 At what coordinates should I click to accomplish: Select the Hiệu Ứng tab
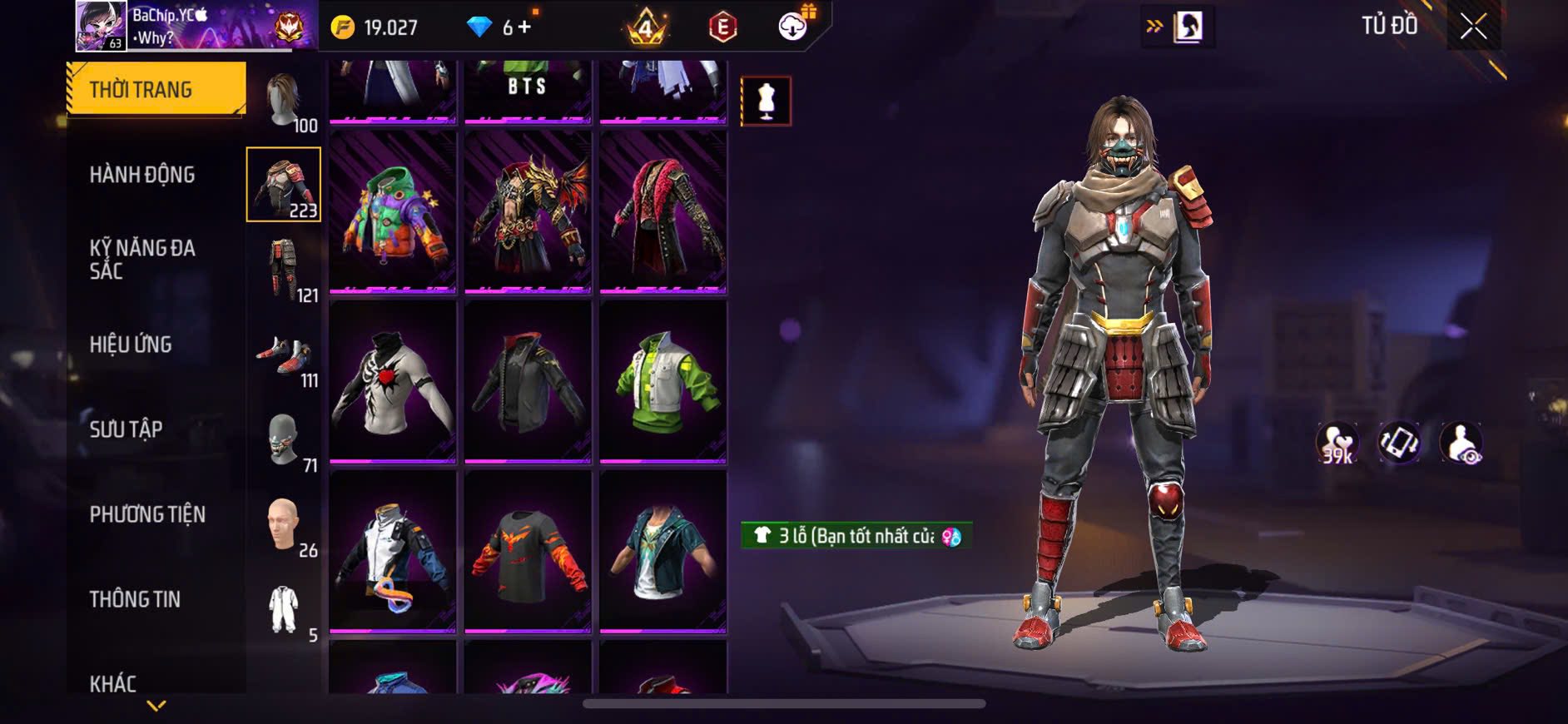point(131,345)
